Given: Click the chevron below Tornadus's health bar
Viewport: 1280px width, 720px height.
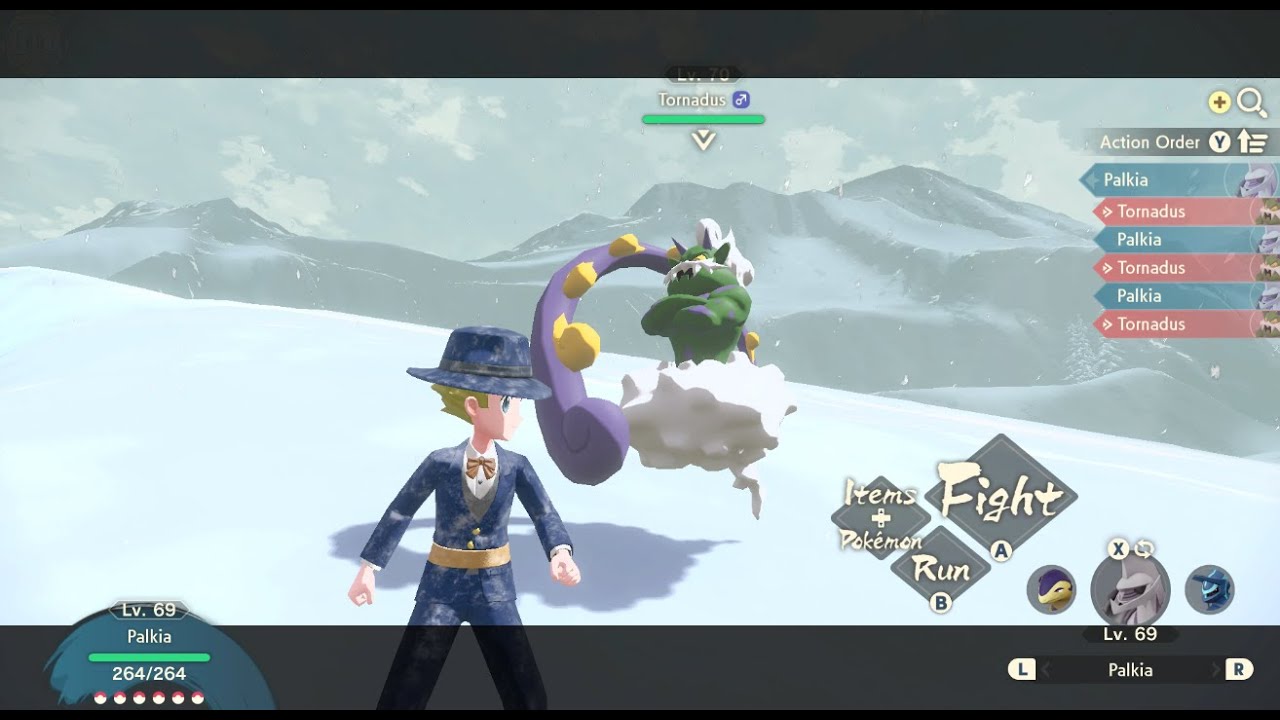Looking at the screenshot, I should pyautogui.click(x=702, y=138).
